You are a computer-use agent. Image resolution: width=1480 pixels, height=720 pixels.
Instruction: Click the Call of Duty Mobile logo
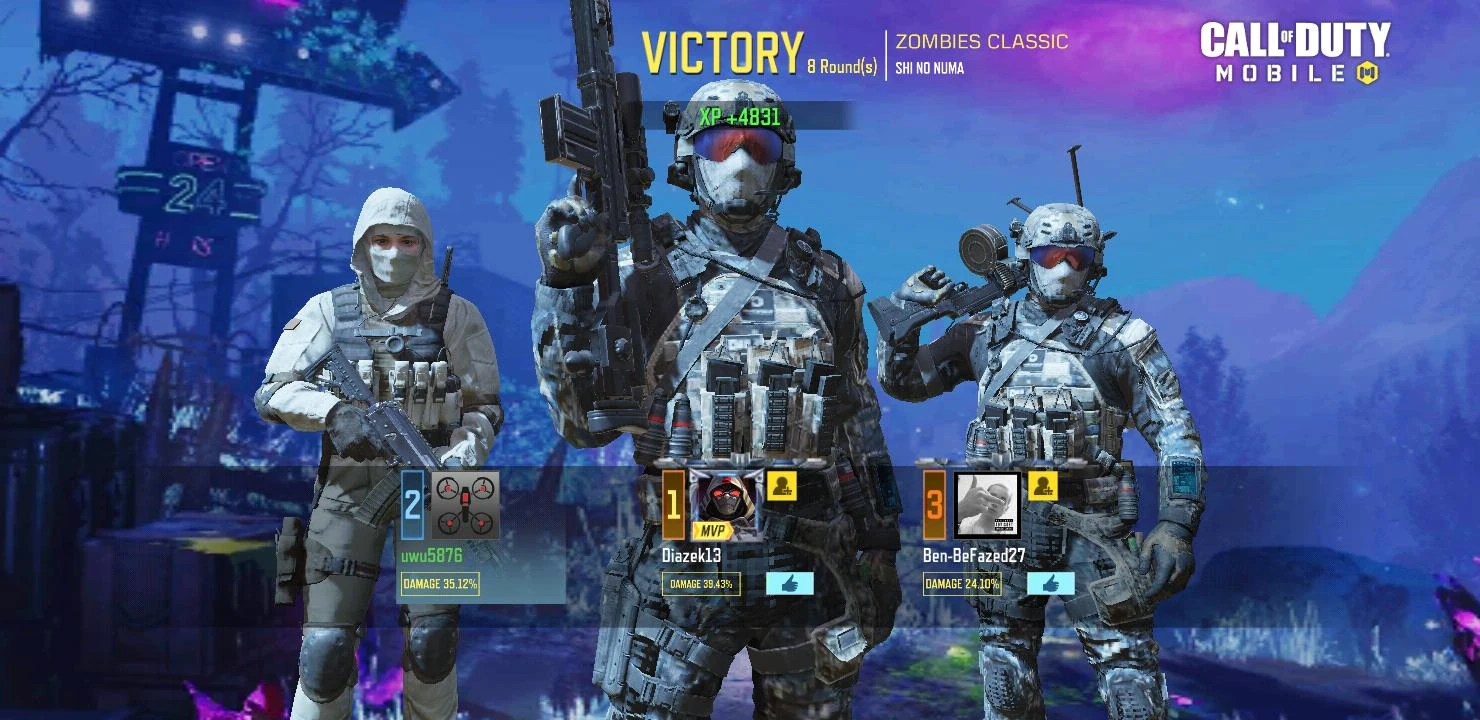click(1293, 50)
